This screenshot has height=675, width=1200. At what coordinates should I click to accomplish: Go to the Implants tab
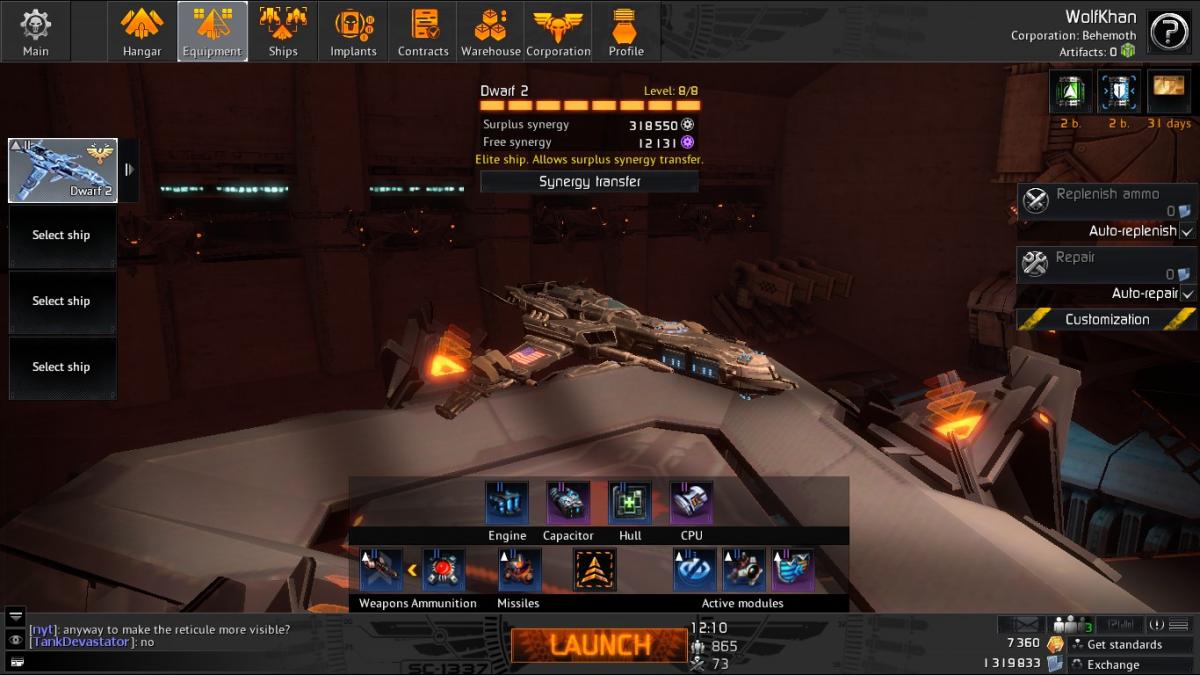pyautogui.click(x=353, y=31)
